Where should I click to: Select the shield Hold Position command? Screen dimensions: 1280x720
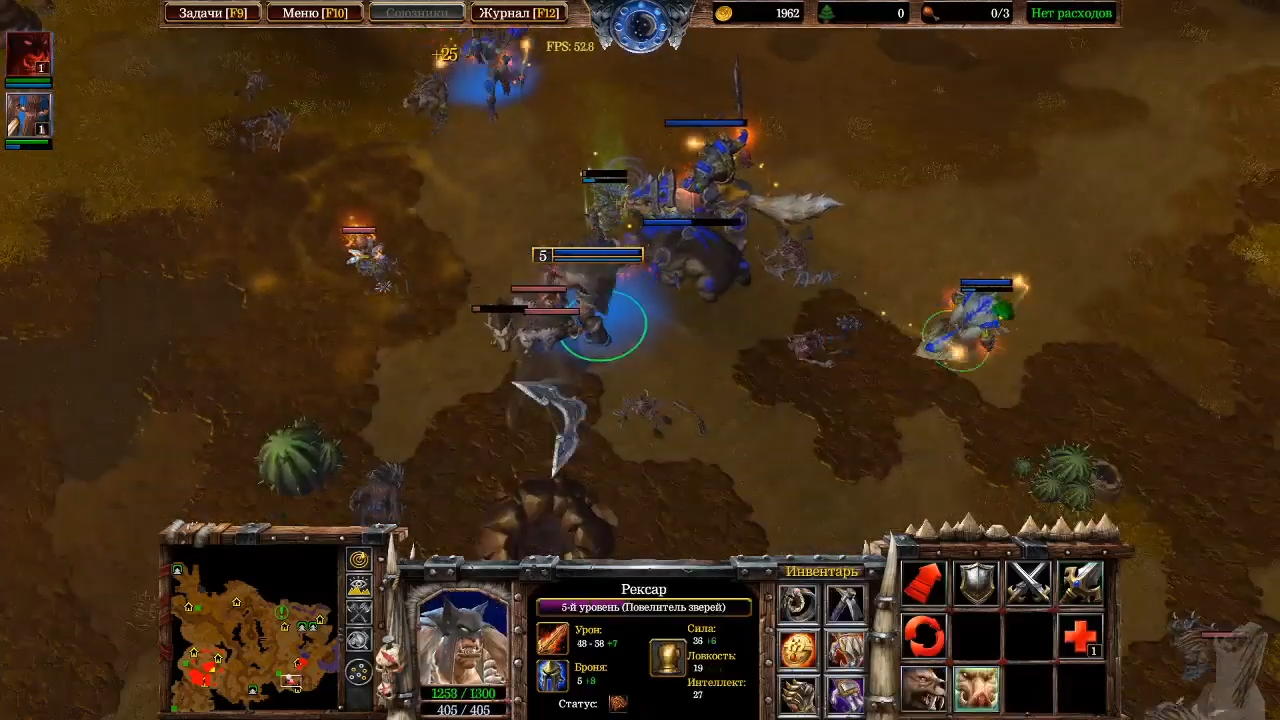pyautogui.click(x=977, y=583)
